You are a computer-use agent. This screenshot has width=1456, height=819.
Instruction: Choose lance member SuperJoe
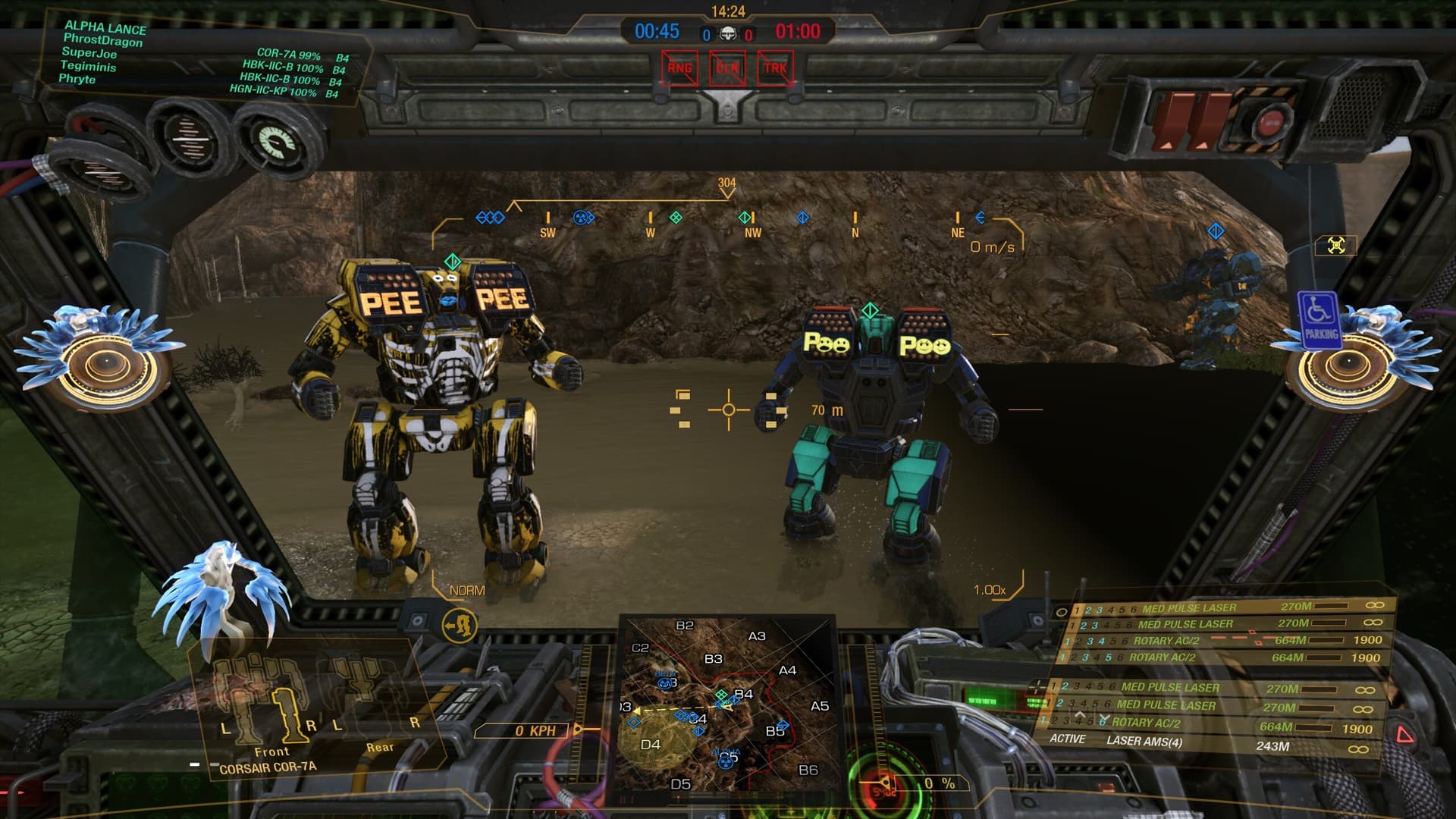(x=89, y=53)
